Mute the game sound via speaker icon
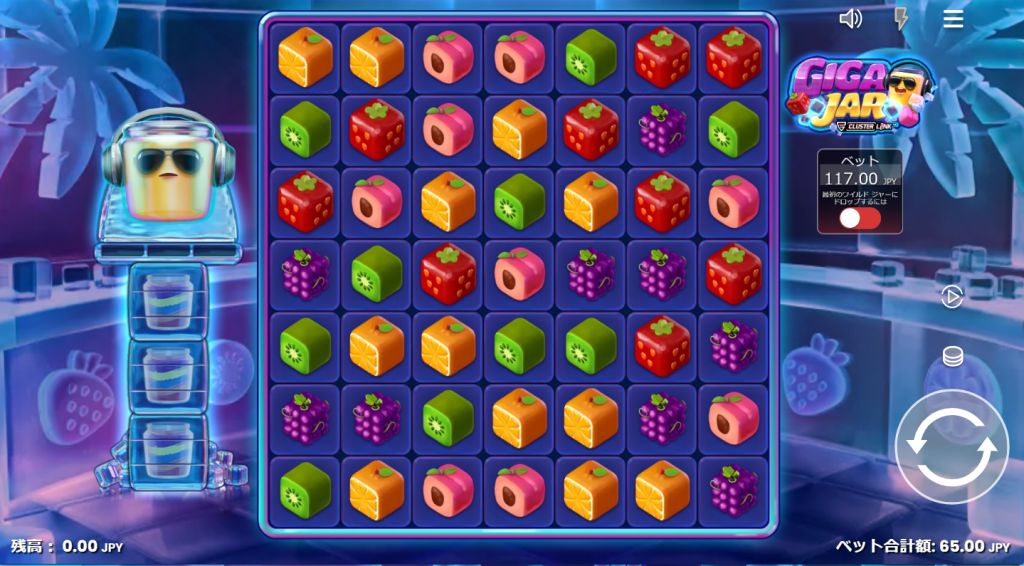Image resolution: width=1024 pixels, height=566 pixels. pos(851,19)
